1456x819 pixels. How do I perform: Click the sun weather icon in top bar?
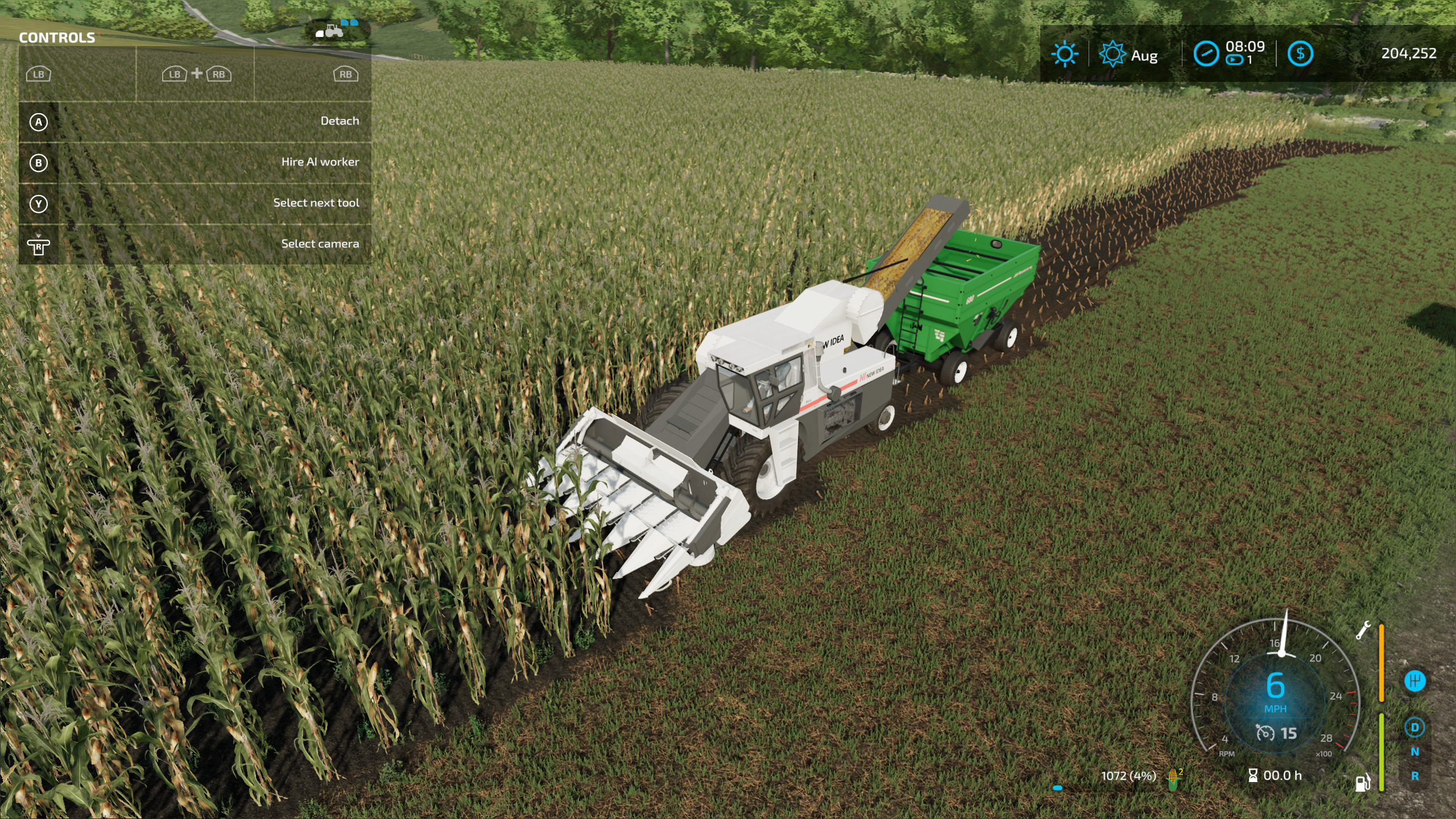tap(1065, 54)
